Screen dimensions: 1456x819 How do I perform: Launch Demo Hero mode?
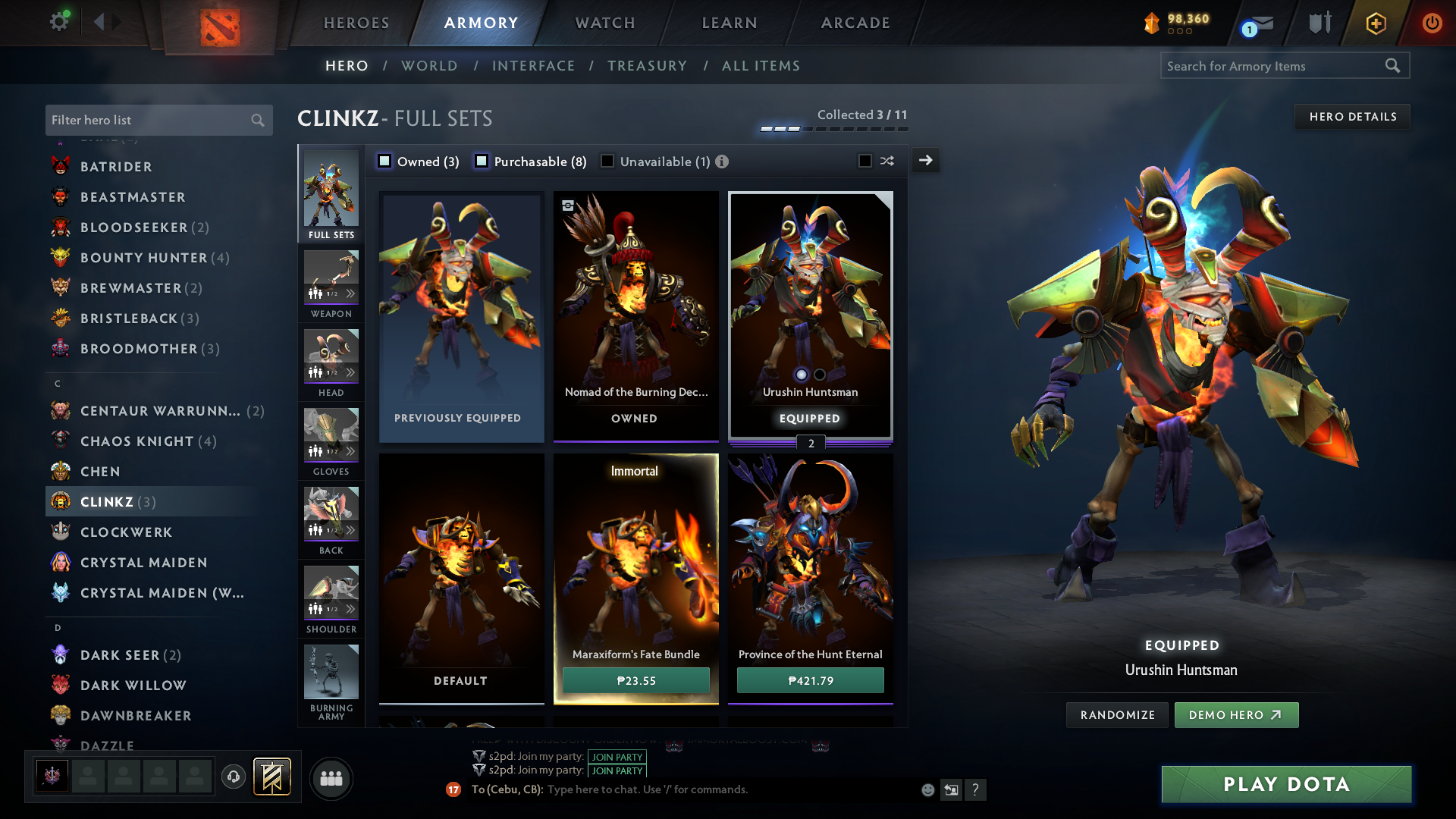[x=1236, y=715]
